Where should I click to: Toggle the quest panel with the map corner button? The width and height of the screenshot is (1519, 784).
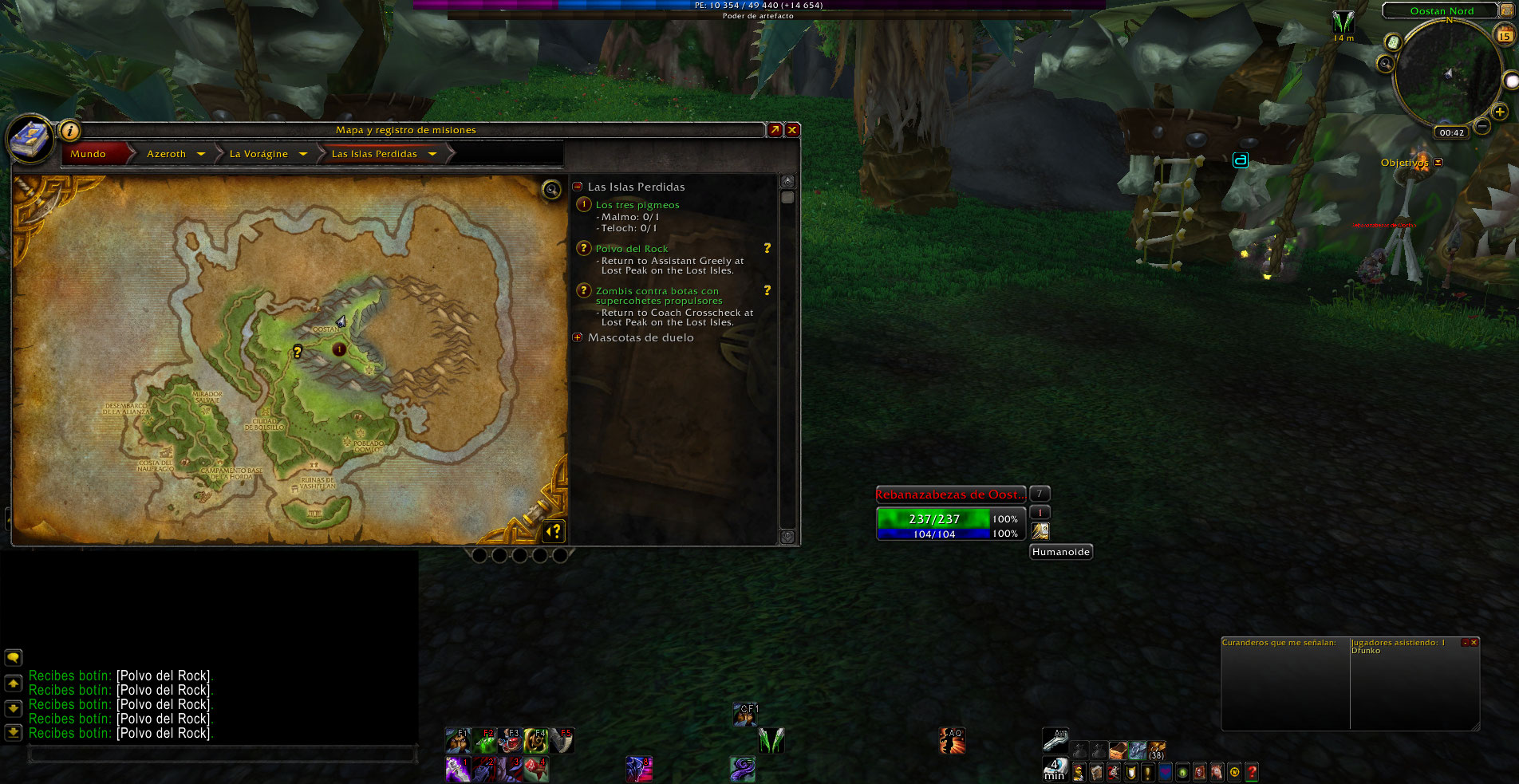click(x=554, y=530)
